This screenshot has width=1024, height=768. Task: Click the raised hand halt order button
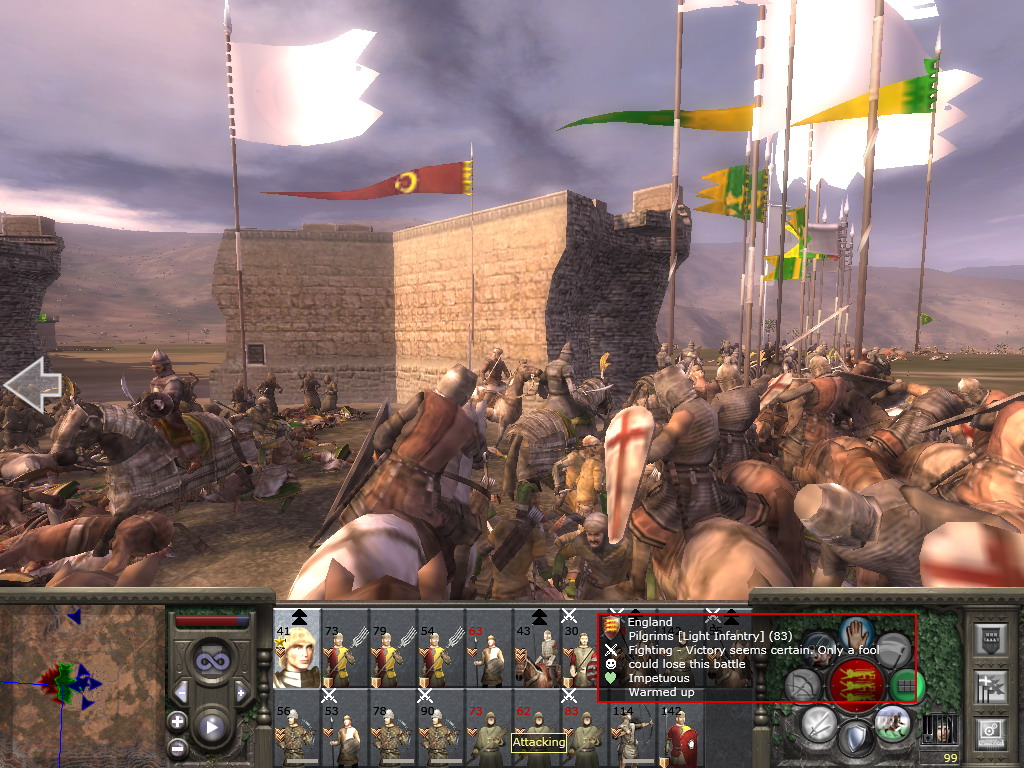pos(857,632)
